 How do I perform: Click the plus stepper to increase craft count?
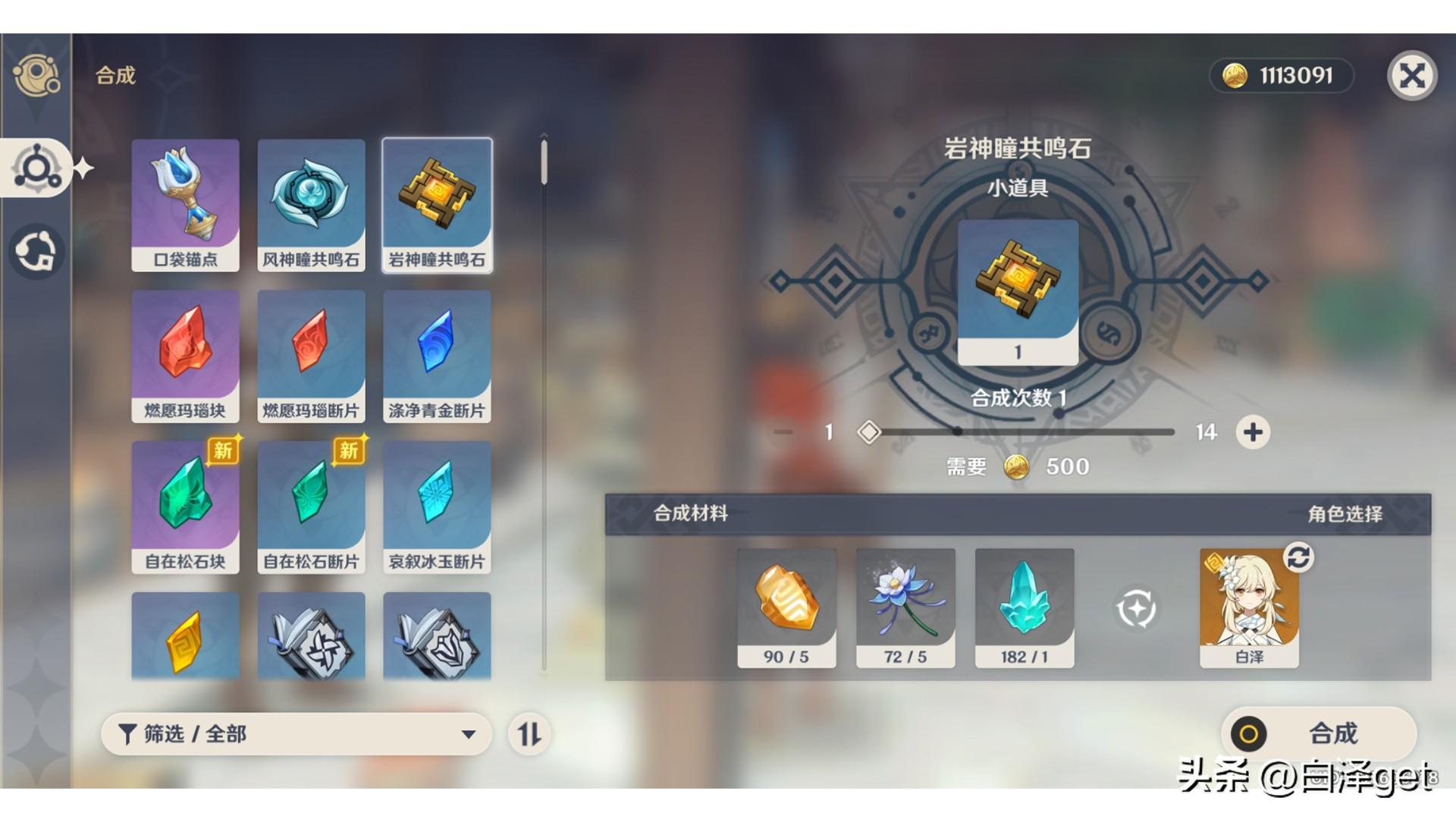coord(1253,432)
